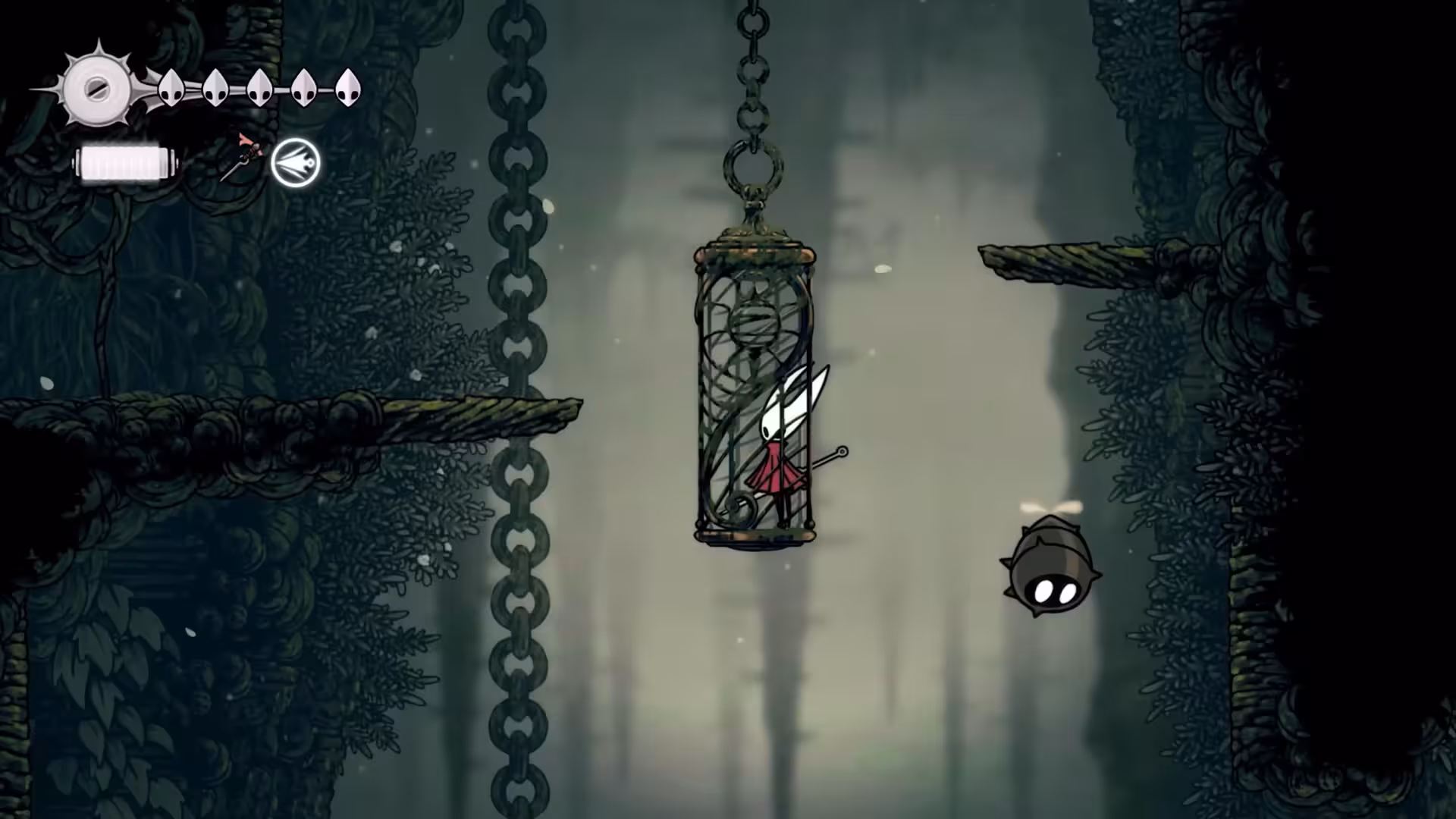Click the last health mask on the chain

(x=348, y=86)
